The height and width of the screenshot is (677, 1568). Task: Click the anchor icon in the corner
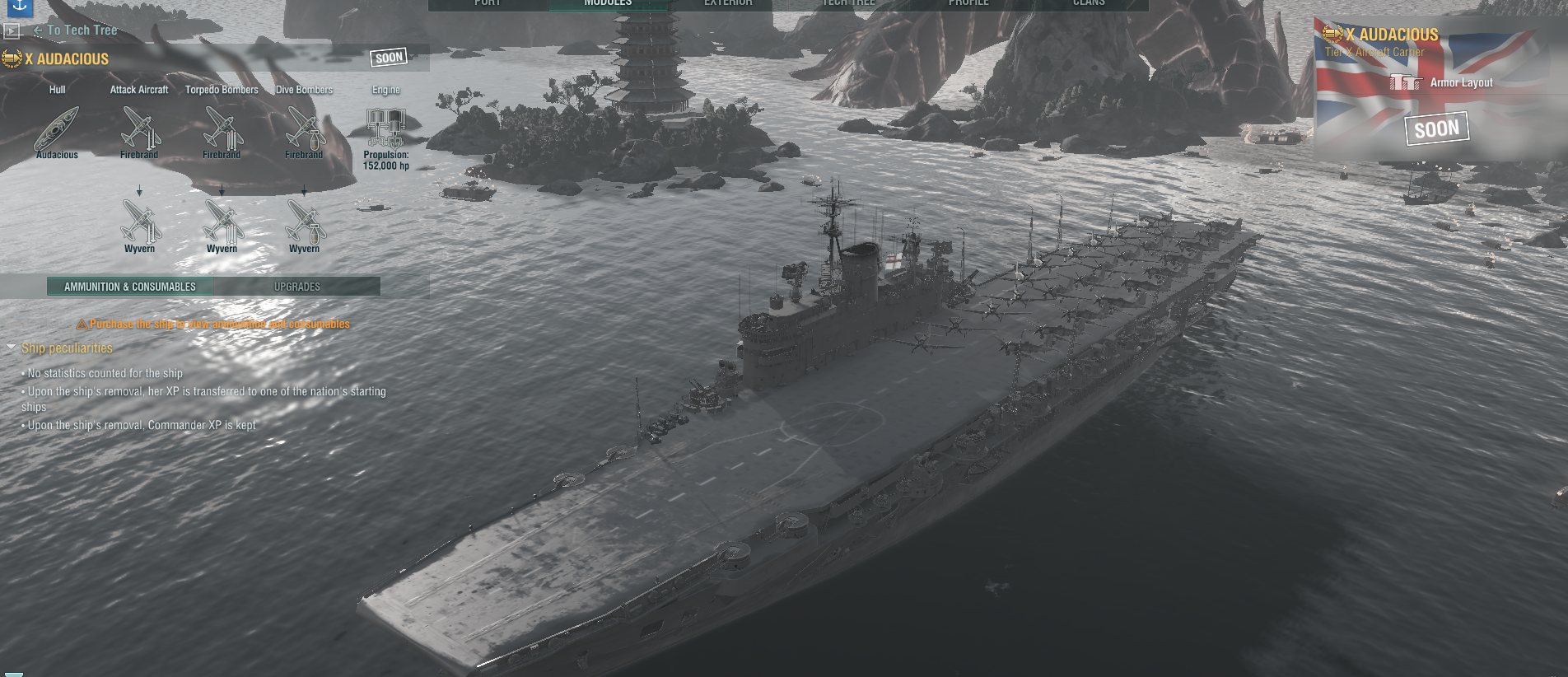coord(20,6)
